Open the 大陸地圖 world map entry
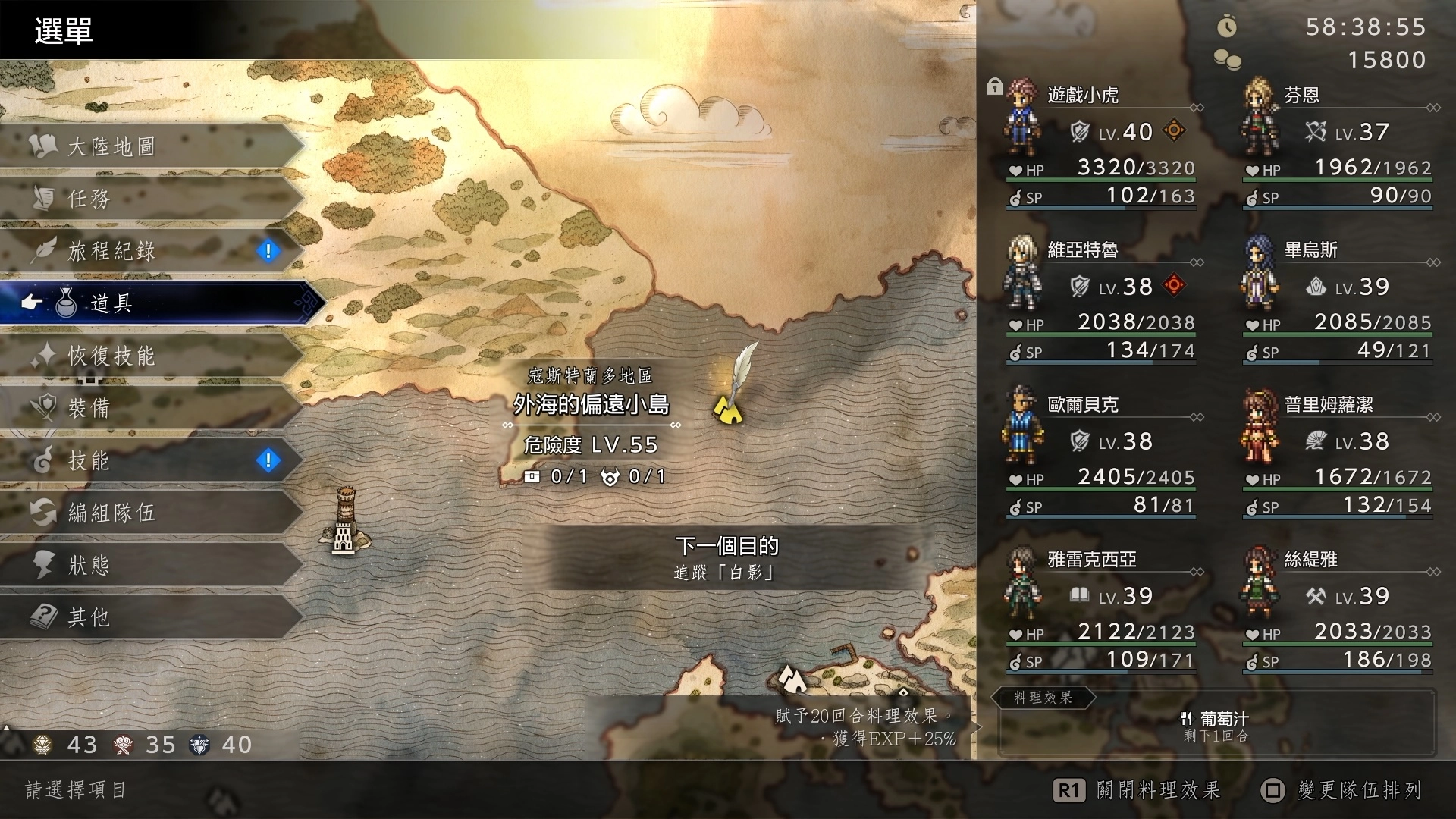 click(152, 146)
